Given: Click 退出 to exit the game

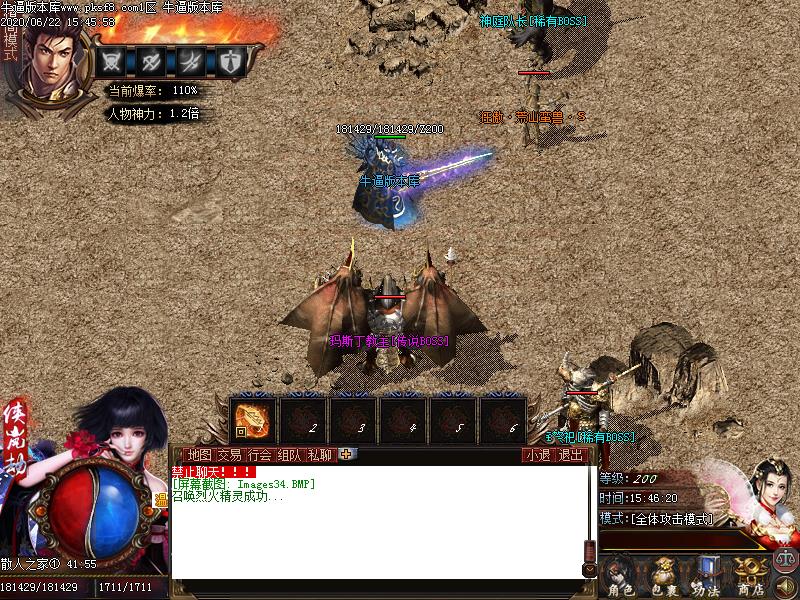Looking at the screenshot, I should pos(571,455).
